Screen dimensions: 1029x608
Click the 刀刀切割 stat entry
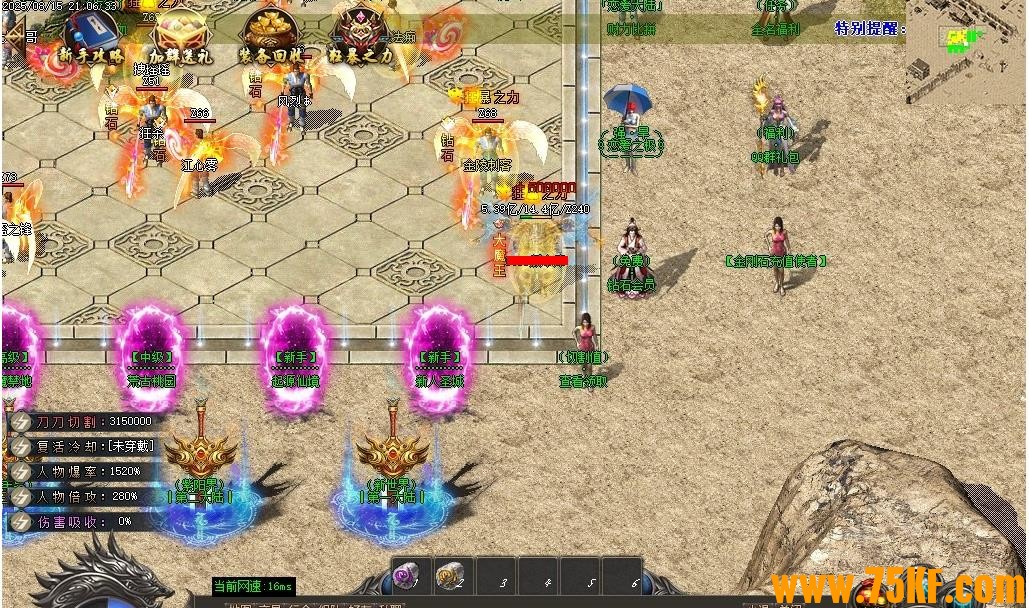(85, 421)
